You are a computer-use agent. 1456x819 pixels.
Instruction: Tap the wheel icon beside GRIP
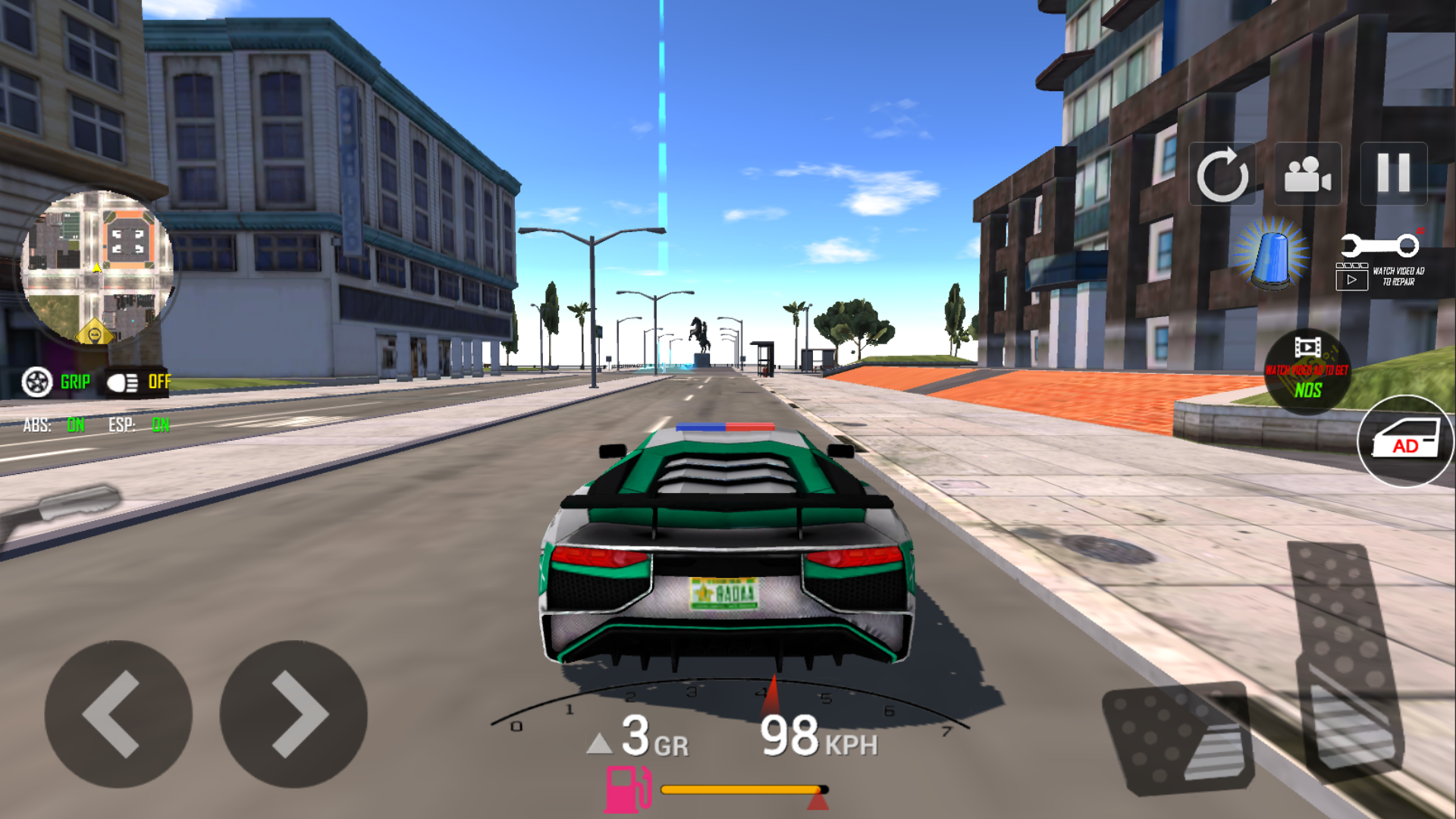(x=39, y=381)
